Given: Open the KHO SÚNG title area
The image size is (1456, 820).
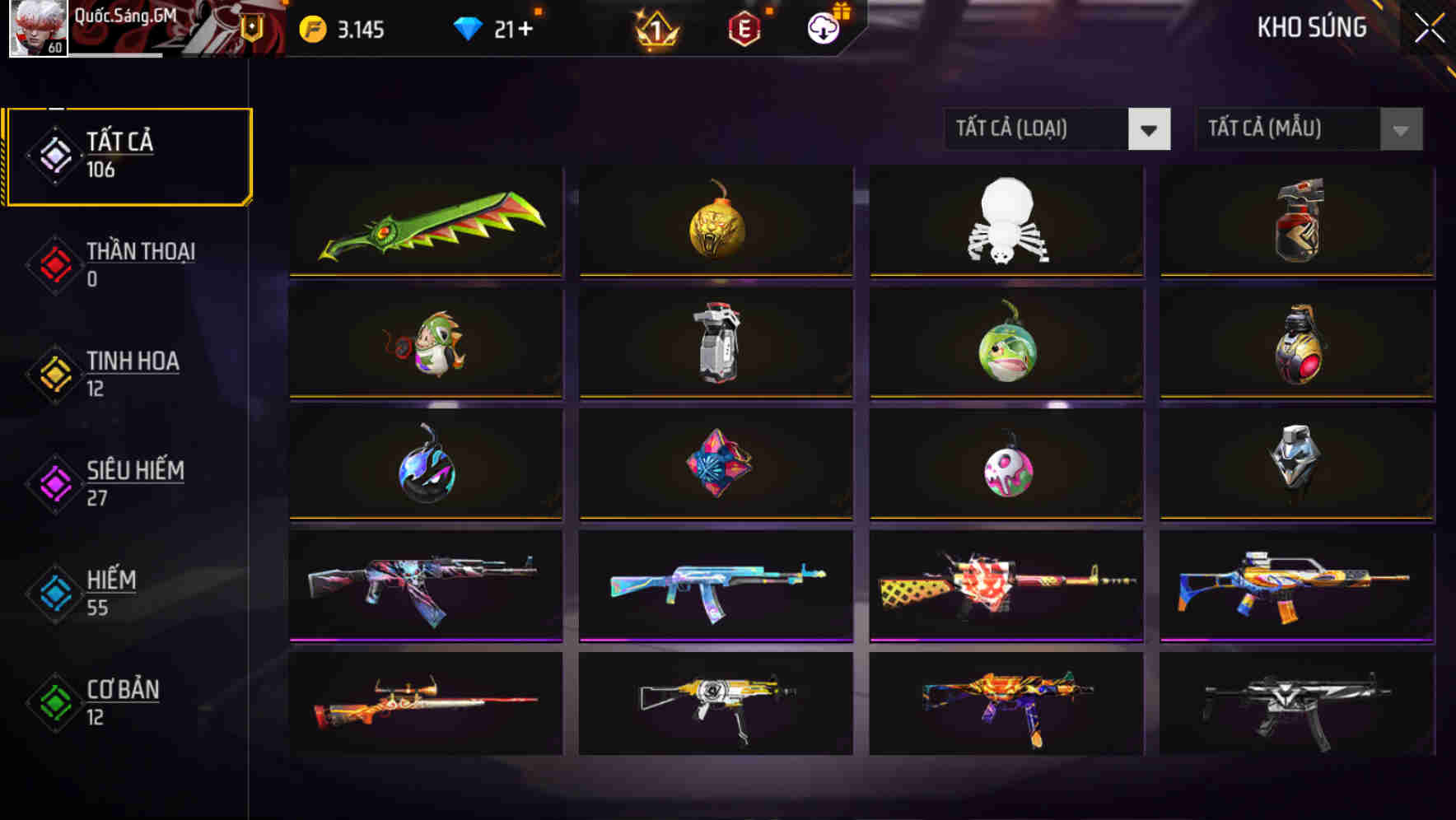Looking at the screenshot, I should pos(1311,27).
